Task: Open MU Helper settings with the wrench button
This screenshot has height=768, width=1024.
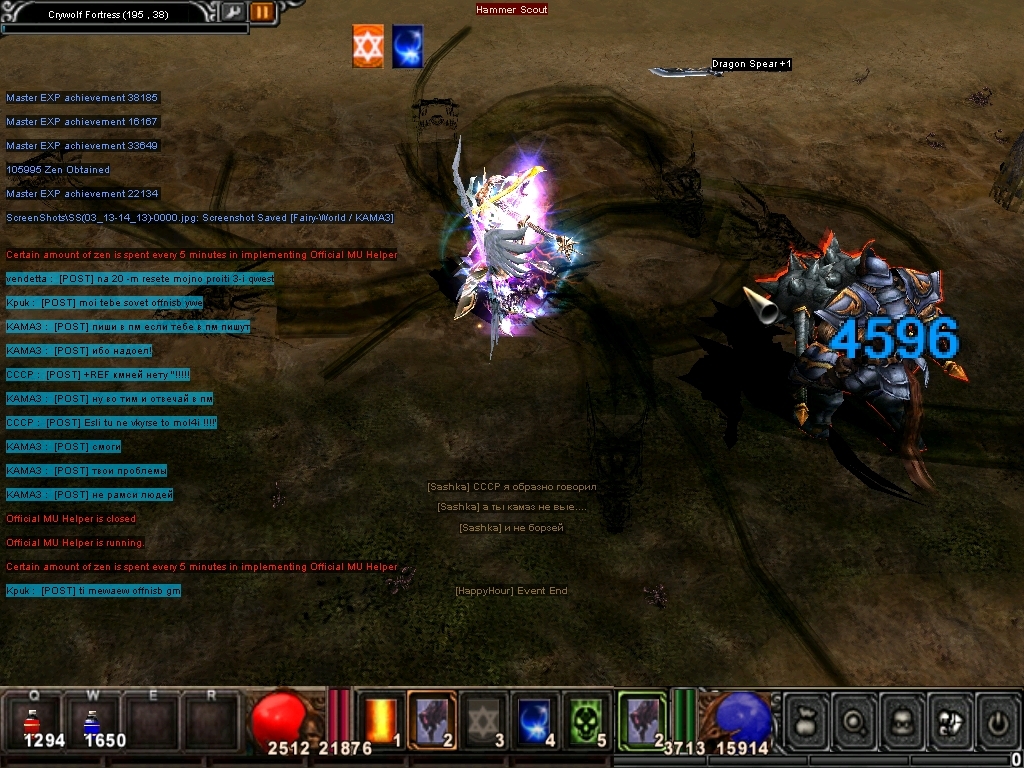Action: tap(232, 12)
